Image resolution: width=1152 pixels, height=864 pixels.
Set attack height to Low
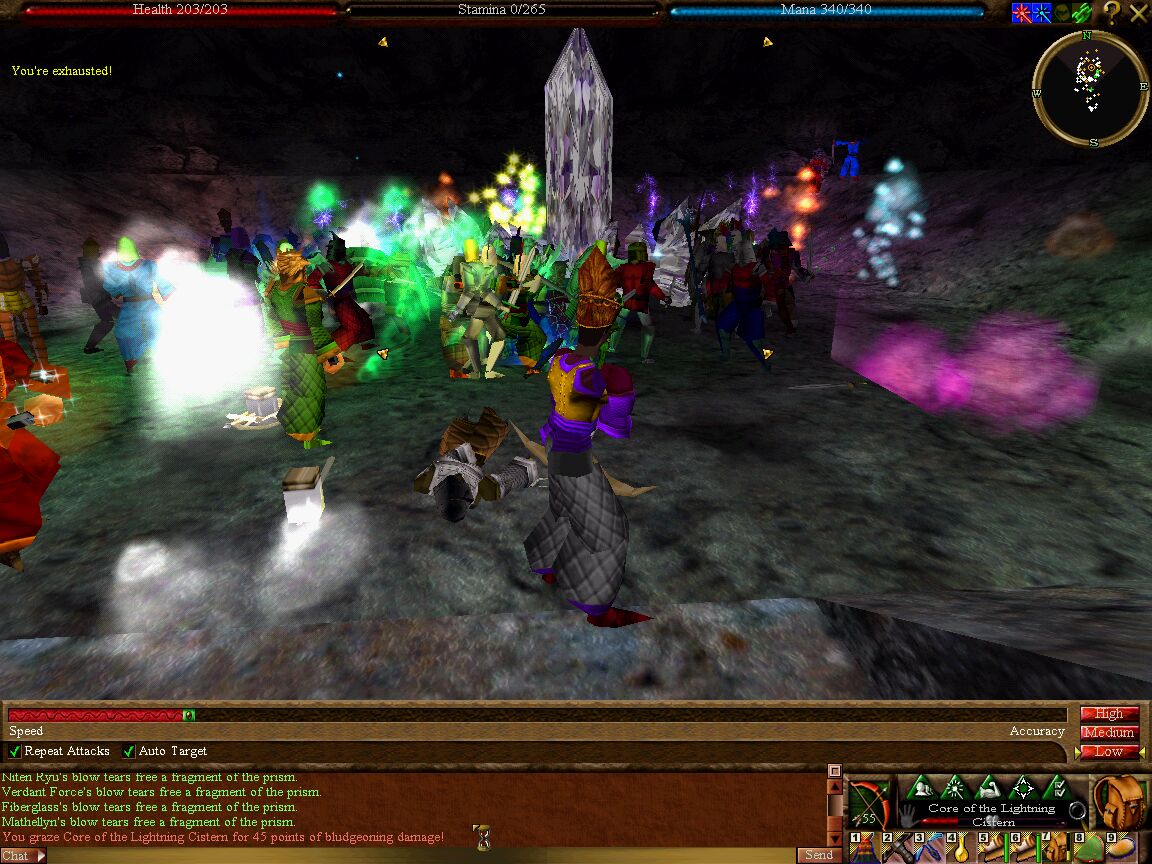1109,752
